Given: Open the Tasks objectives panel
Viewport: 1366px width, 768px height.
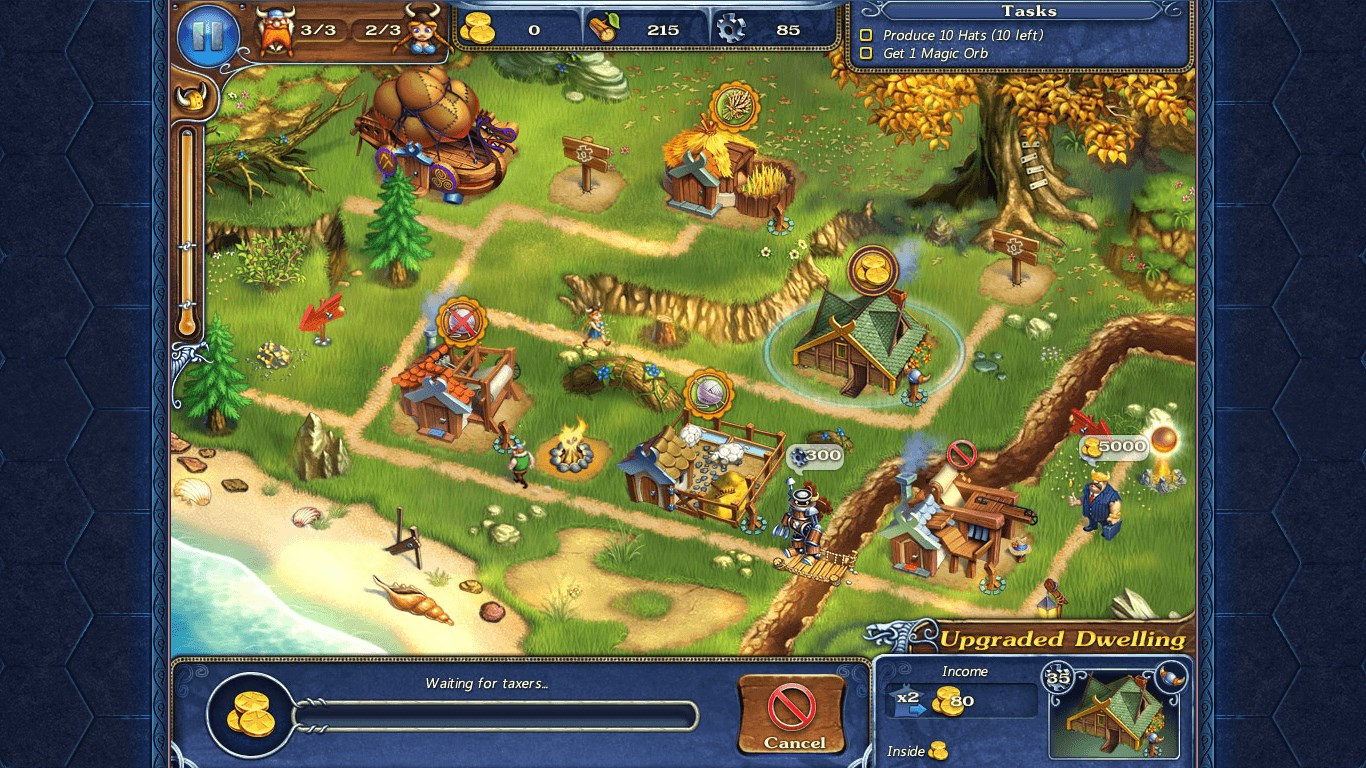Looking at the screenshot, I should pos(1028,11).
